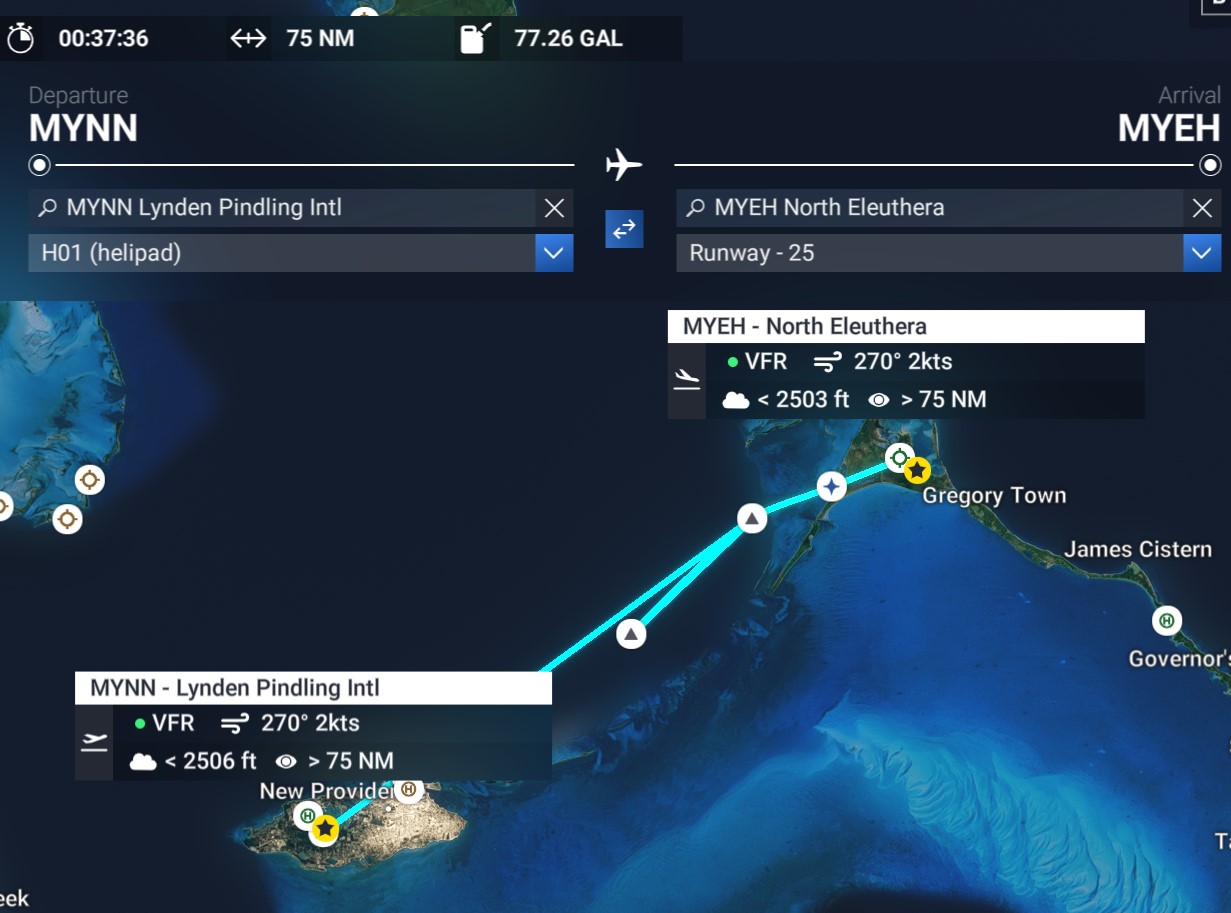Select the blue star waypoint on the route
This screenshot has width=1231, height=913.
click(831, 487)
